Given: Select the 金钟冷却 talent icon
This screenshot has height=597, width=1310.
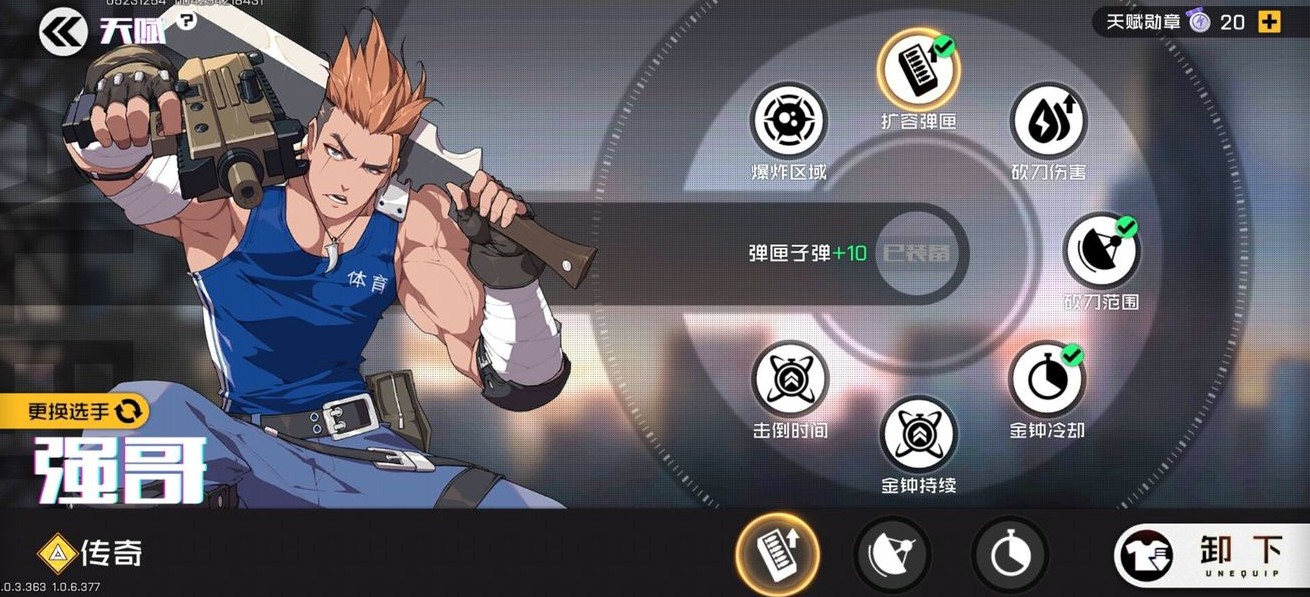Looking at the screenshot, I should pos(1047,380).
